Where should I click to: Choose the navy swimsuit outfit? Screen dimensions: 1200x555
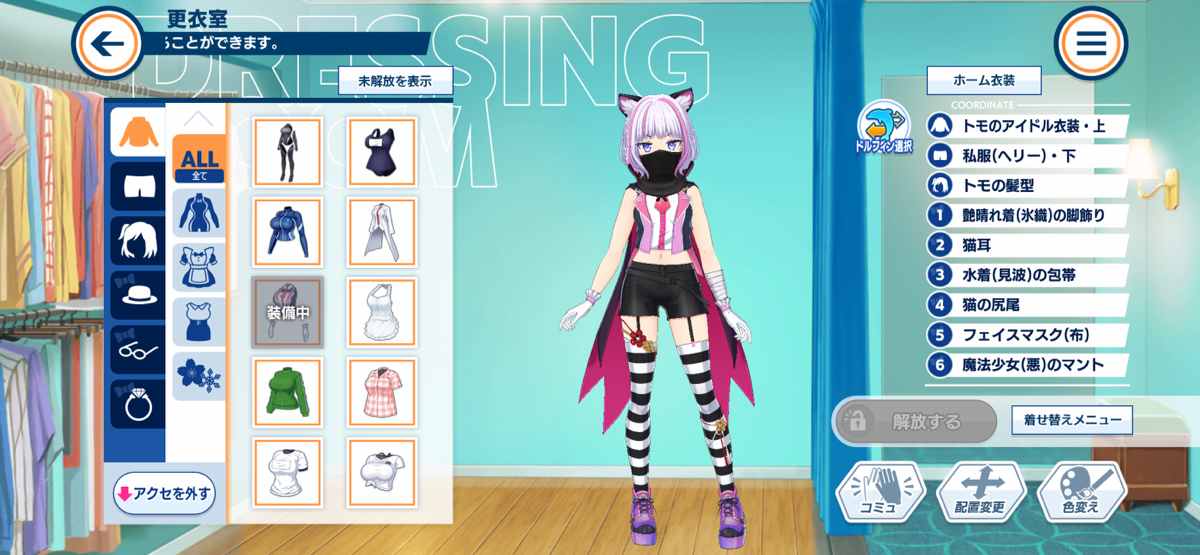pos(382,152)
